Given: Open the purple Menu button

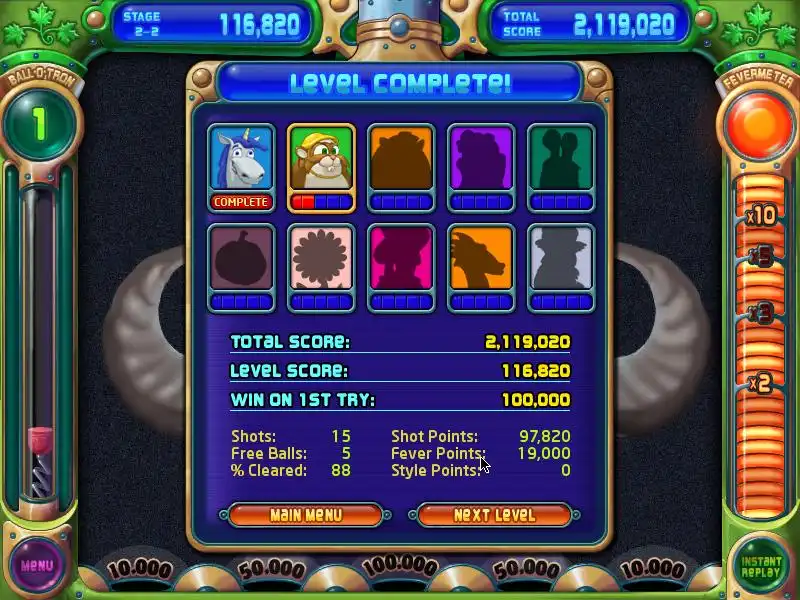Looking at the screenshot, I should (x=37, y=565).
